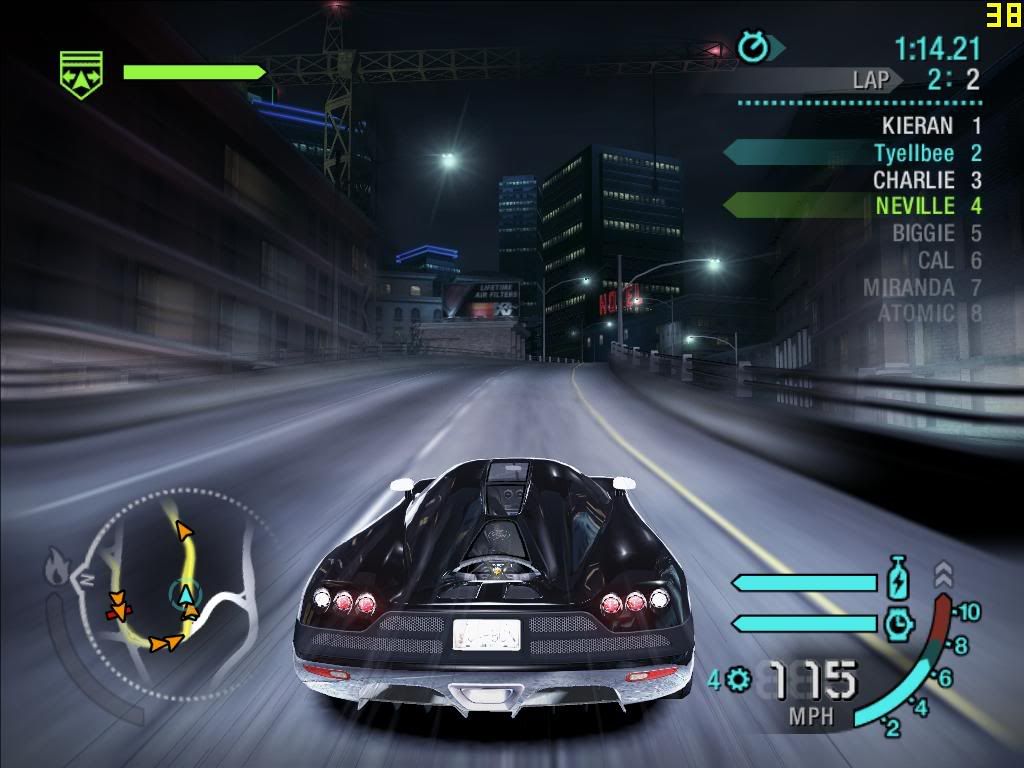Click the green crew member shield icon
1024x768 pixels.
[80, 75]
